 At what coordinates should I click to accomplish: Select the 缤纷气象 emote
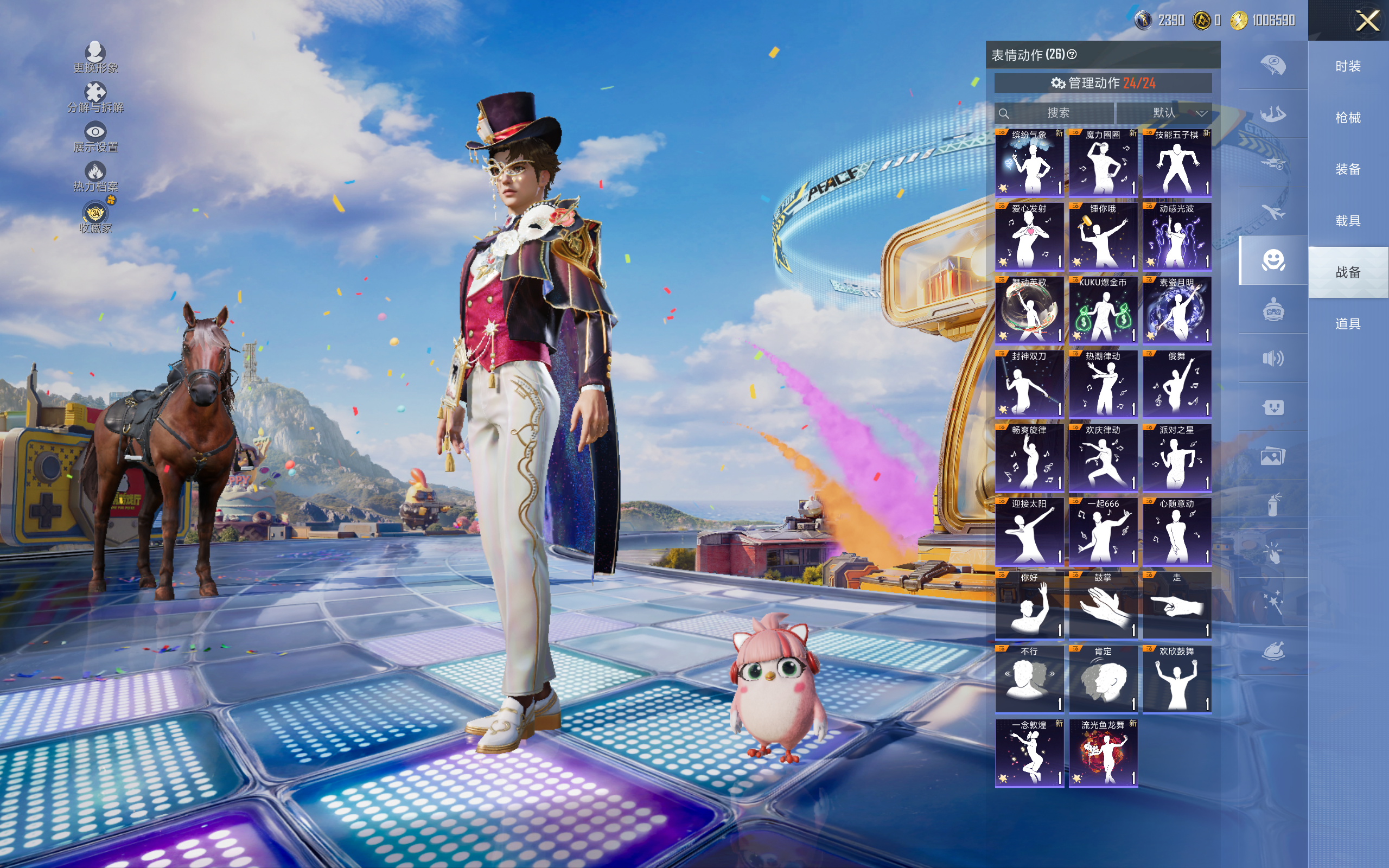click(x=1029, y=163)
